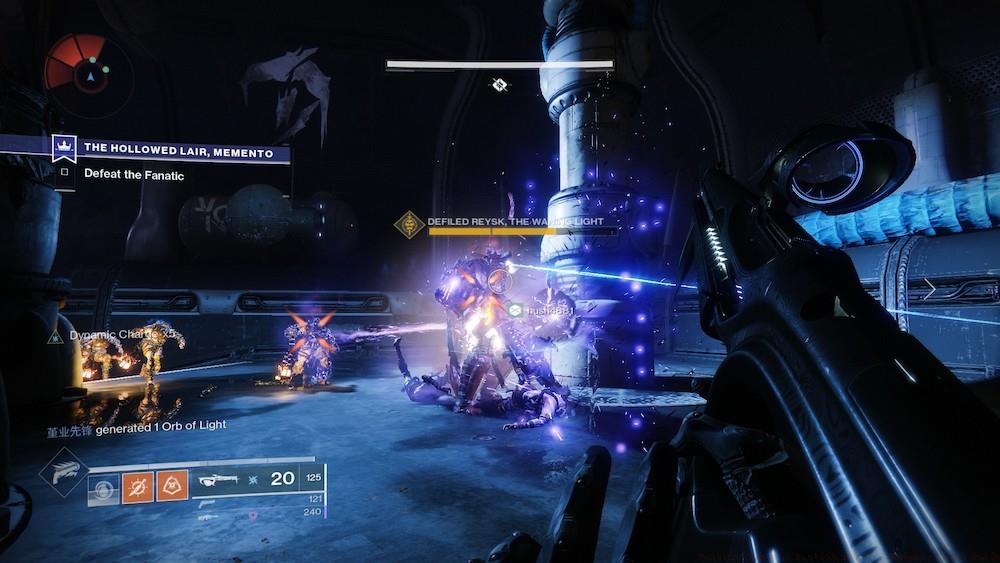Trigger the orange melee ability icon
This screenshot has height=563, width=1000.
[172, 487]
